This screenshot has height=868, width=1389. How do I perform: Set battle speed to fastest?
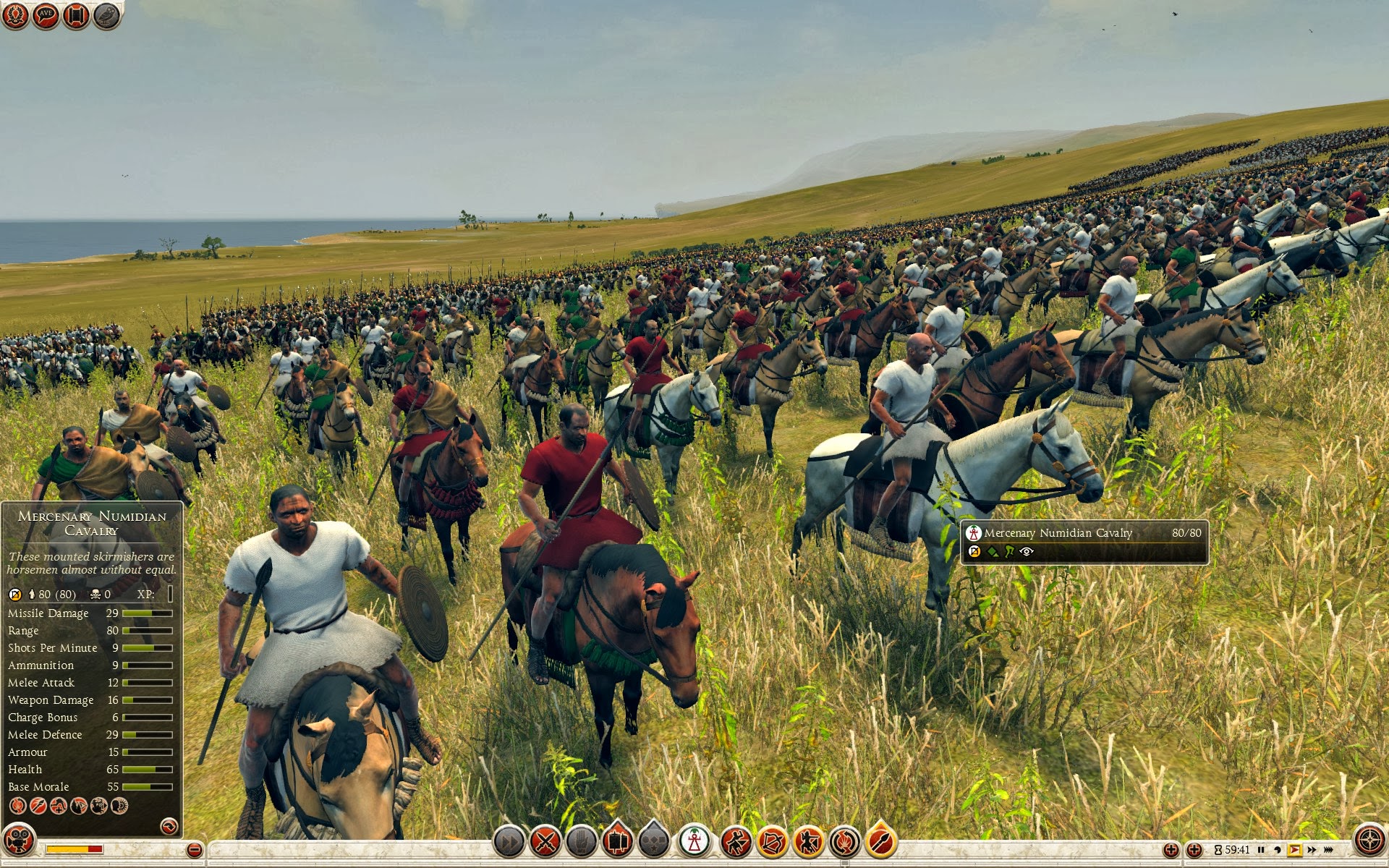(x=1328, y=850)
